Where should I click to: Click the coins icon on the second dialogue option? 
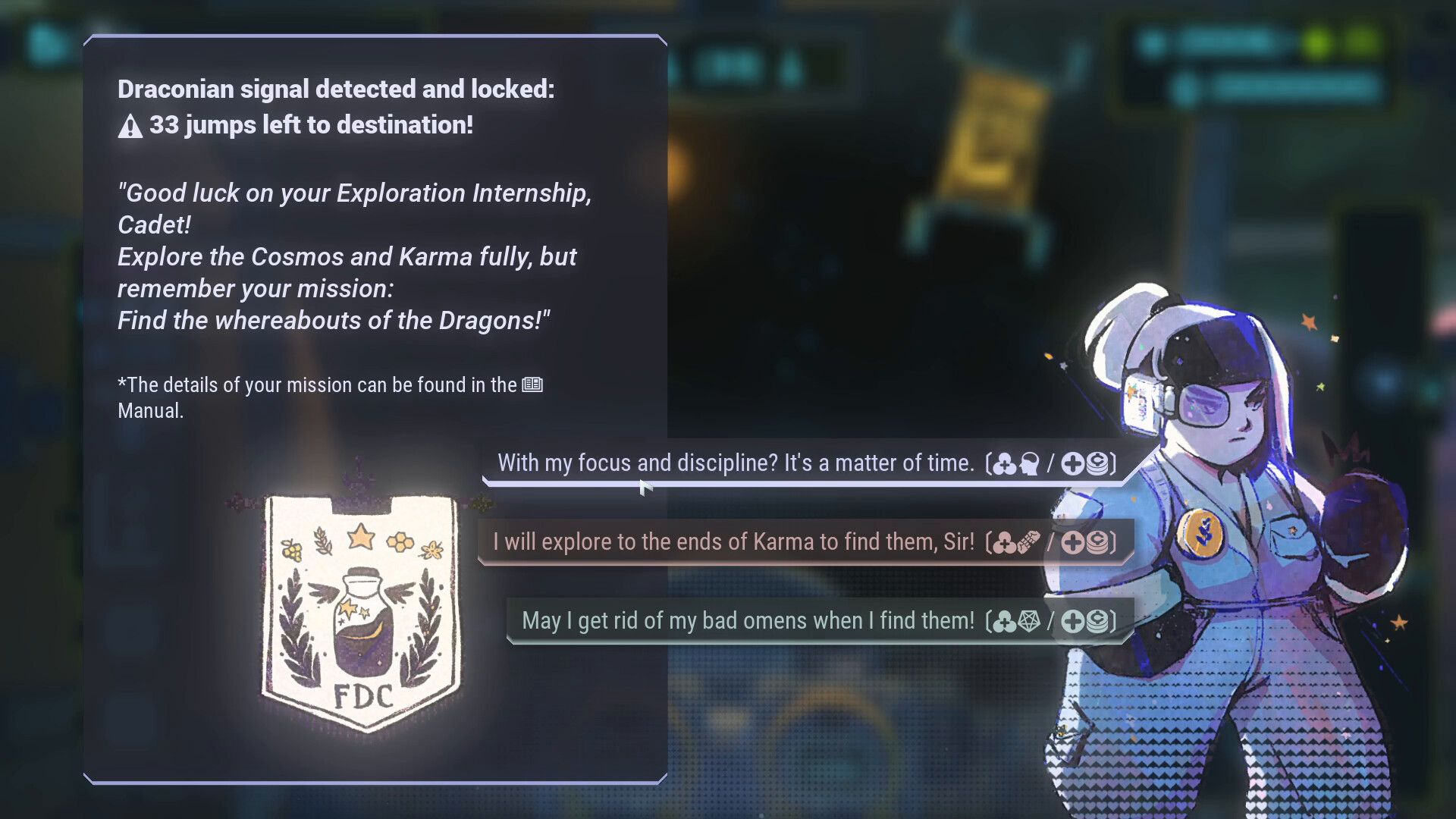[x=1097, y=541]
